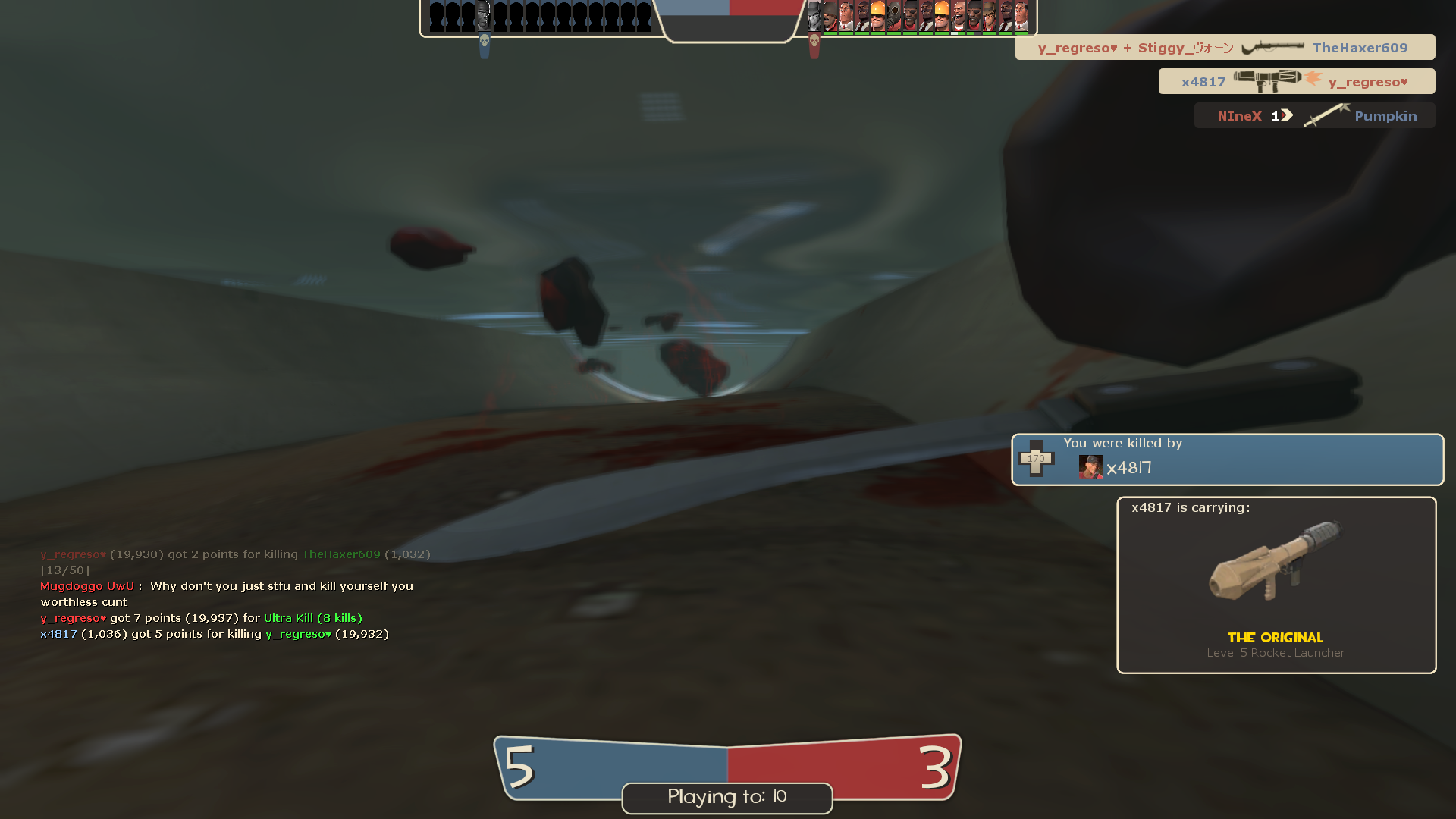Click the NIneX and Pumpkin kill feed row
The width and height of the screenshot is (1456, 819).
1314,115
